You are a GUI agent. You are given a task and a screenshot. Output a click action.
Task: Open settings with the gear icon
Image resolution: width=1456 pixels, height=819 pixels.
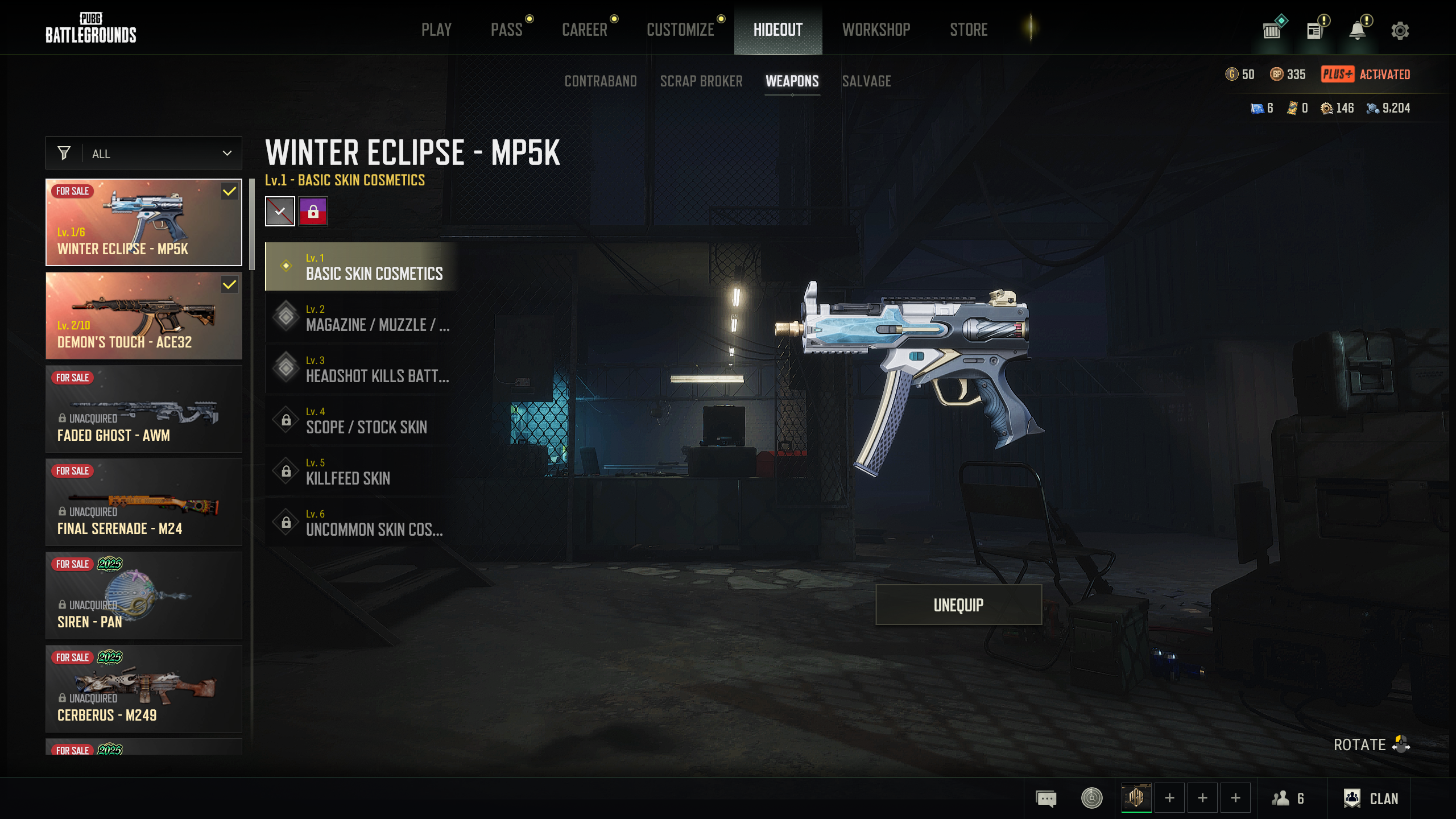(1400, 30)
